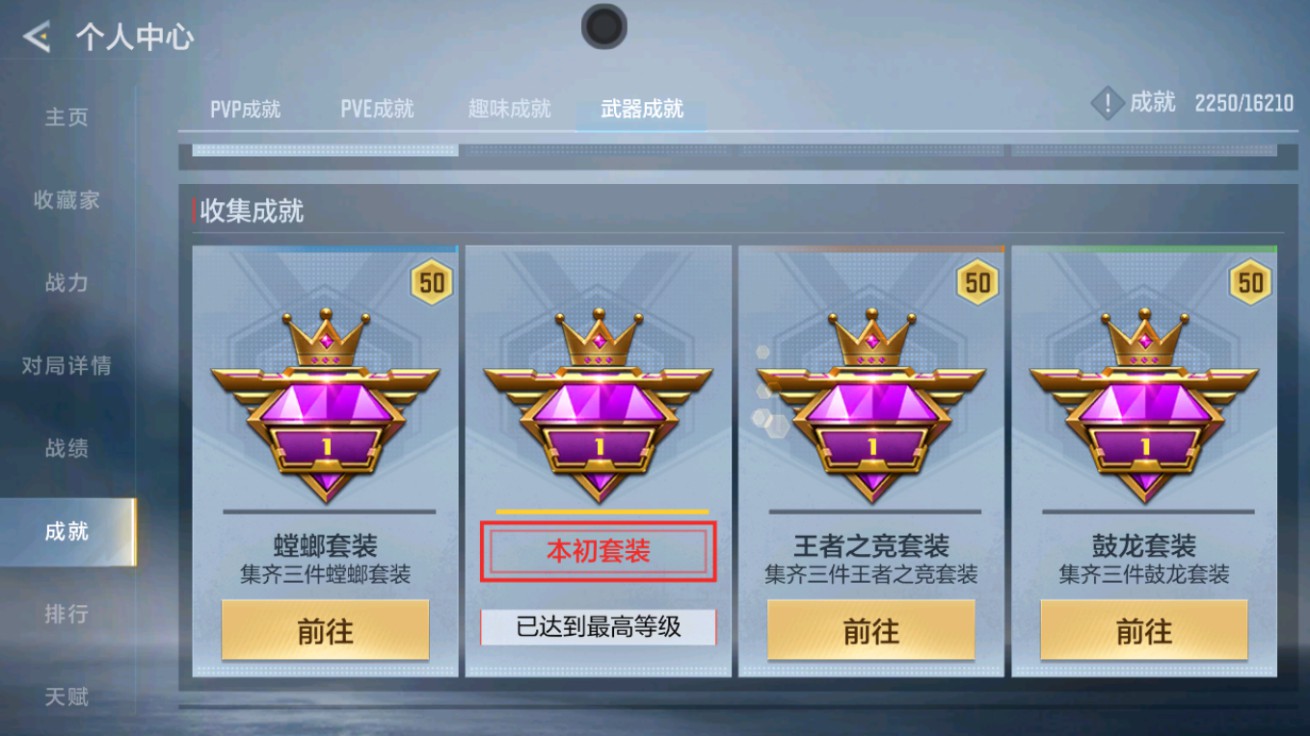The width and height of the screenshot is (1310, 736).
Task: Open the 趣味成就 tab
Action: 508,109
